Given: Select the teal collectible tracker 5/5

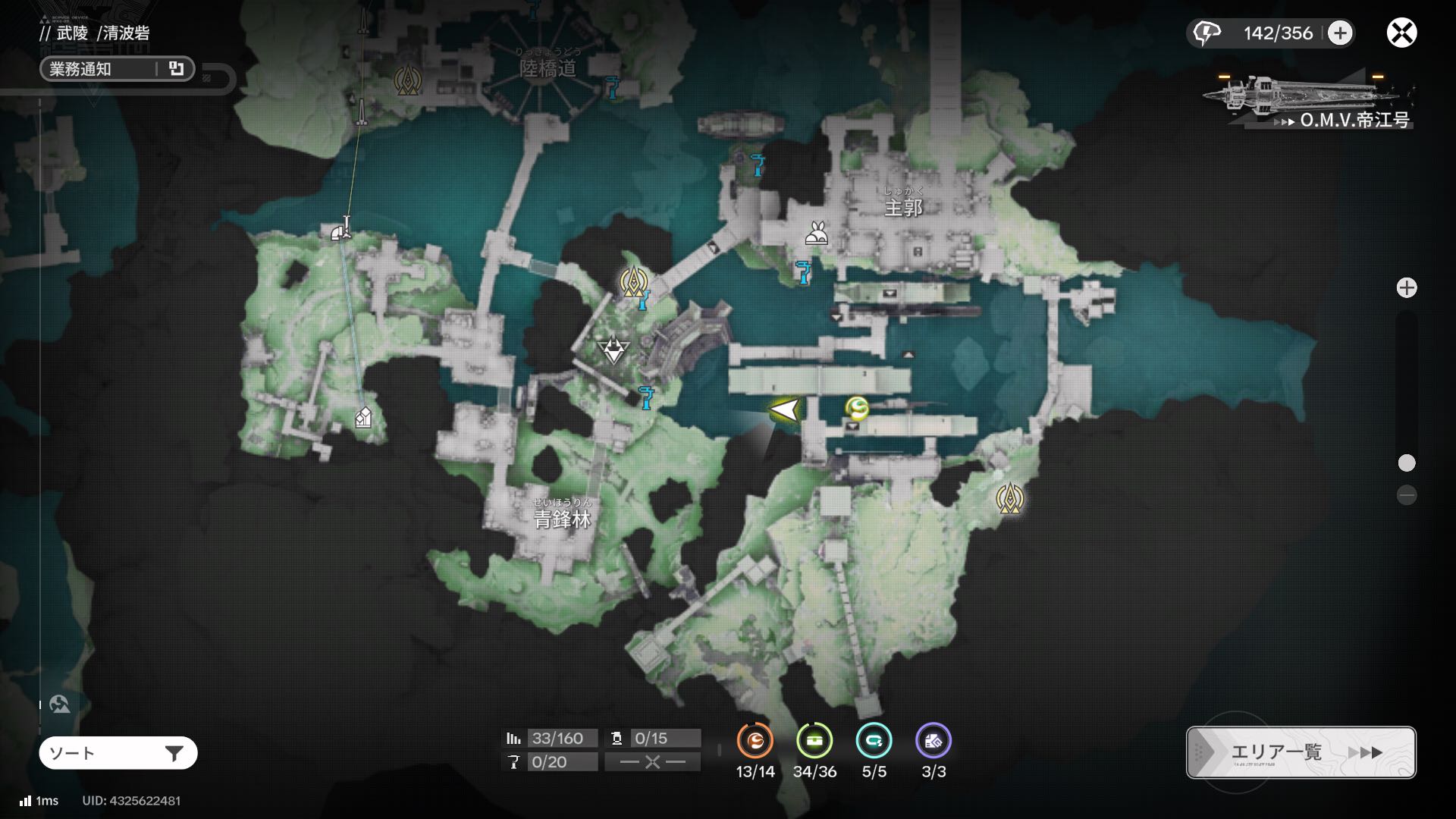Looking at the screenshot, I should [874, 742].
